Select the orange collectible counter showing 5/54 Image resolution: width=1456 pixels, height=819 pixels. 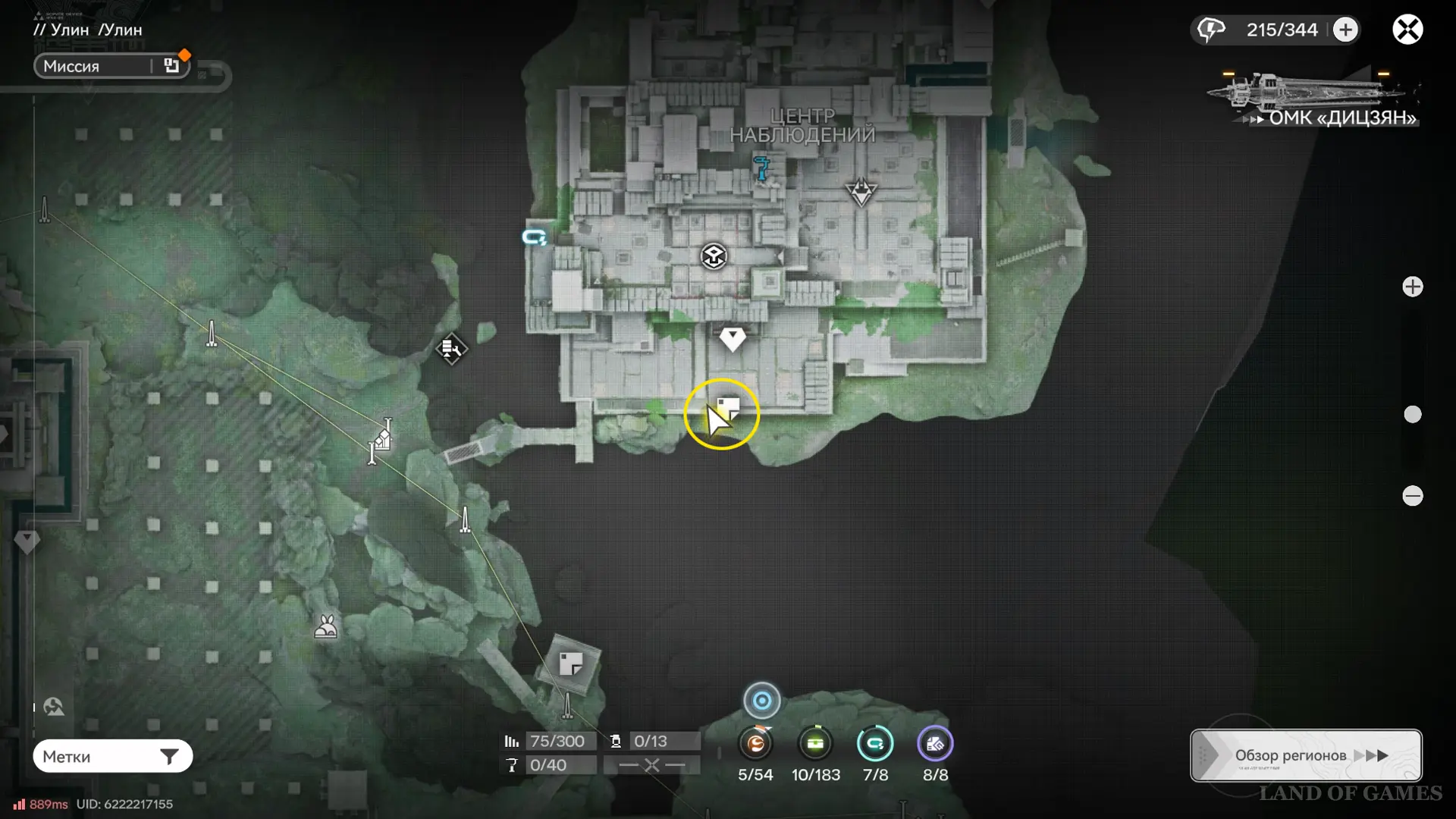click(x=755, y=744)
